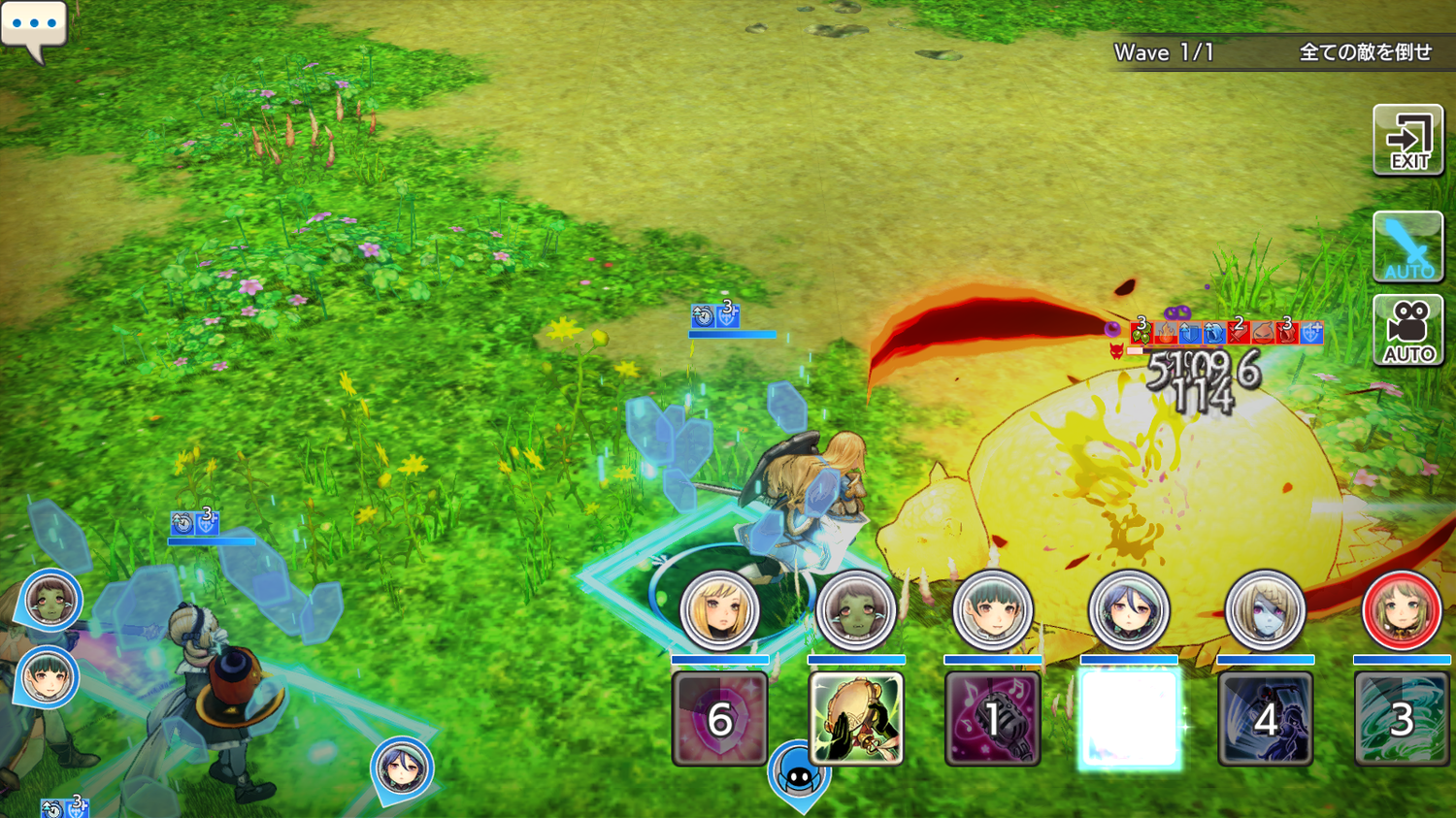Select the dark-haired boy marker at left edge
This screenshot has height=818, width=1456.
(x=47, y=676)
